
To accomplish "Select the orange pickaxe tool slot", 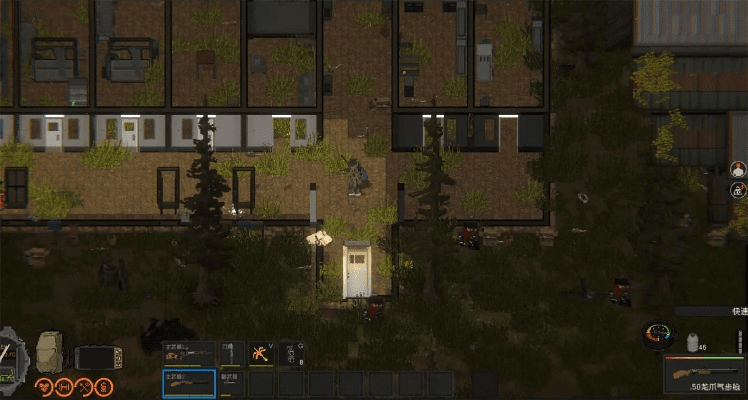I will tap(262, 353).
